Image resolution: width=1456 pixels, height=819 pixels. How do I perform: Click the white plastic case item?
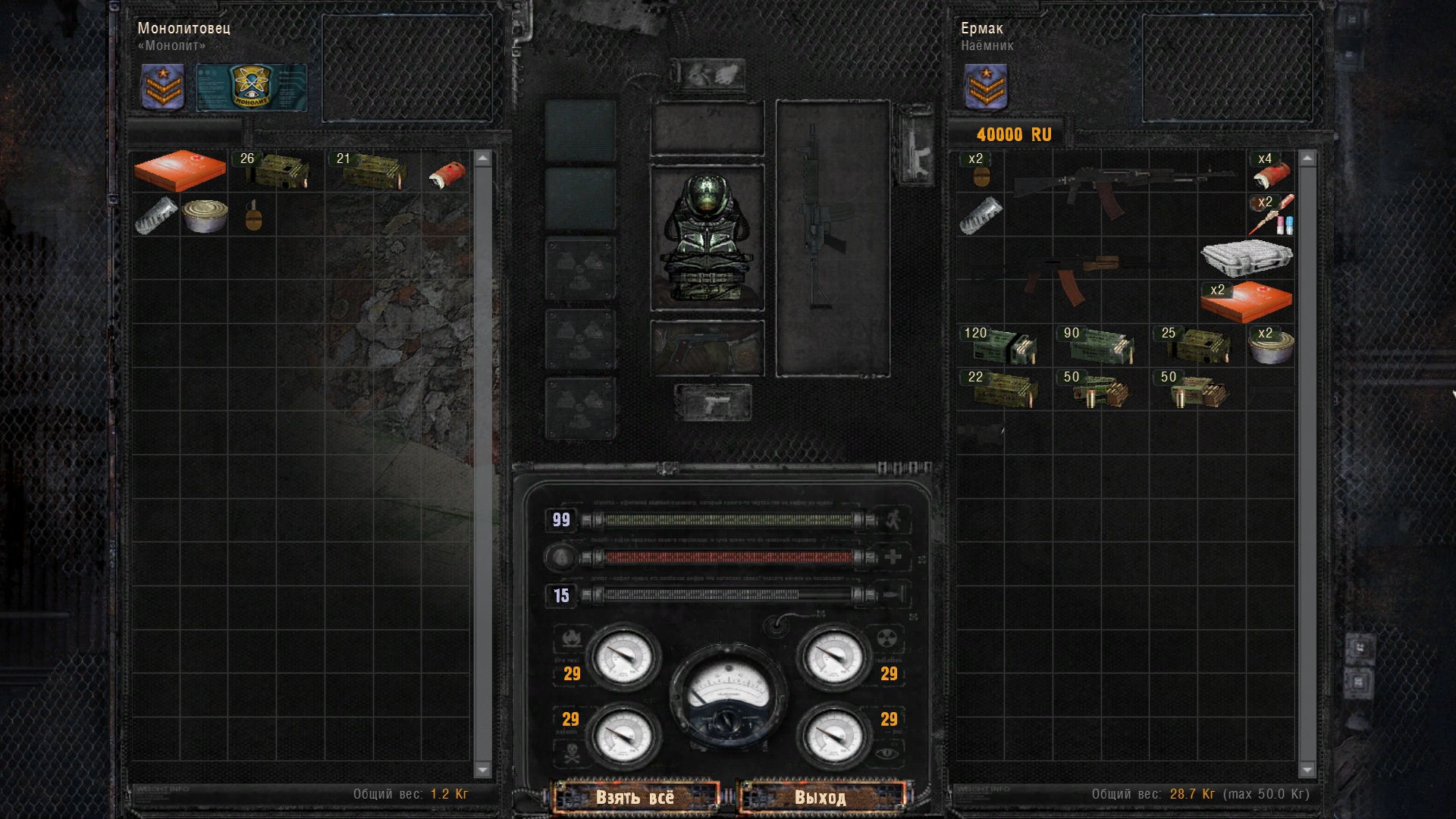coord(1246,258)
